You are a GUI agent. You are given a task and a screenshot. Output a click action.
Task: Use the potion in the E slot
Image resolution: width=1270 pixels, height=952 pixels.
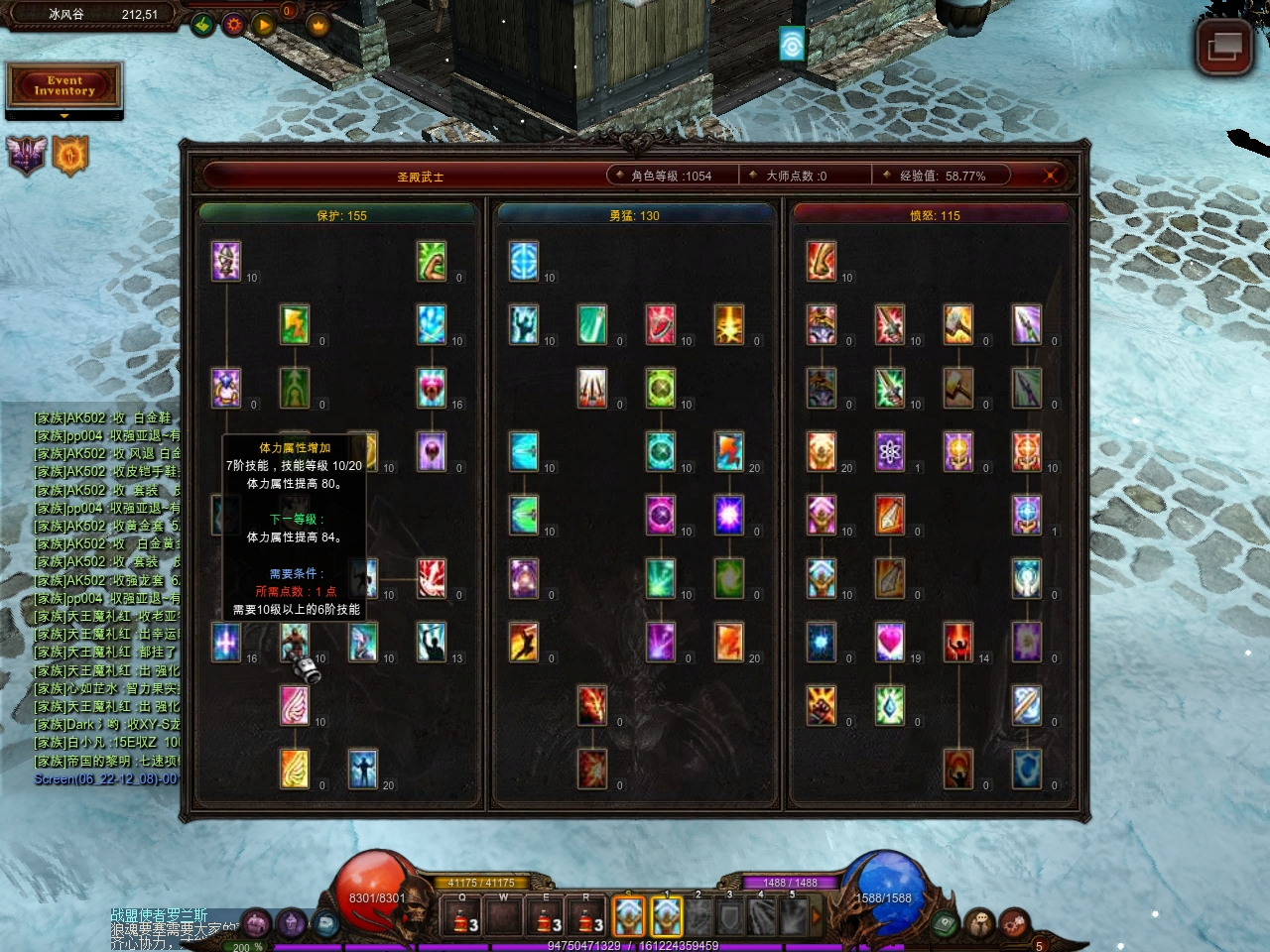click(546, 918)
